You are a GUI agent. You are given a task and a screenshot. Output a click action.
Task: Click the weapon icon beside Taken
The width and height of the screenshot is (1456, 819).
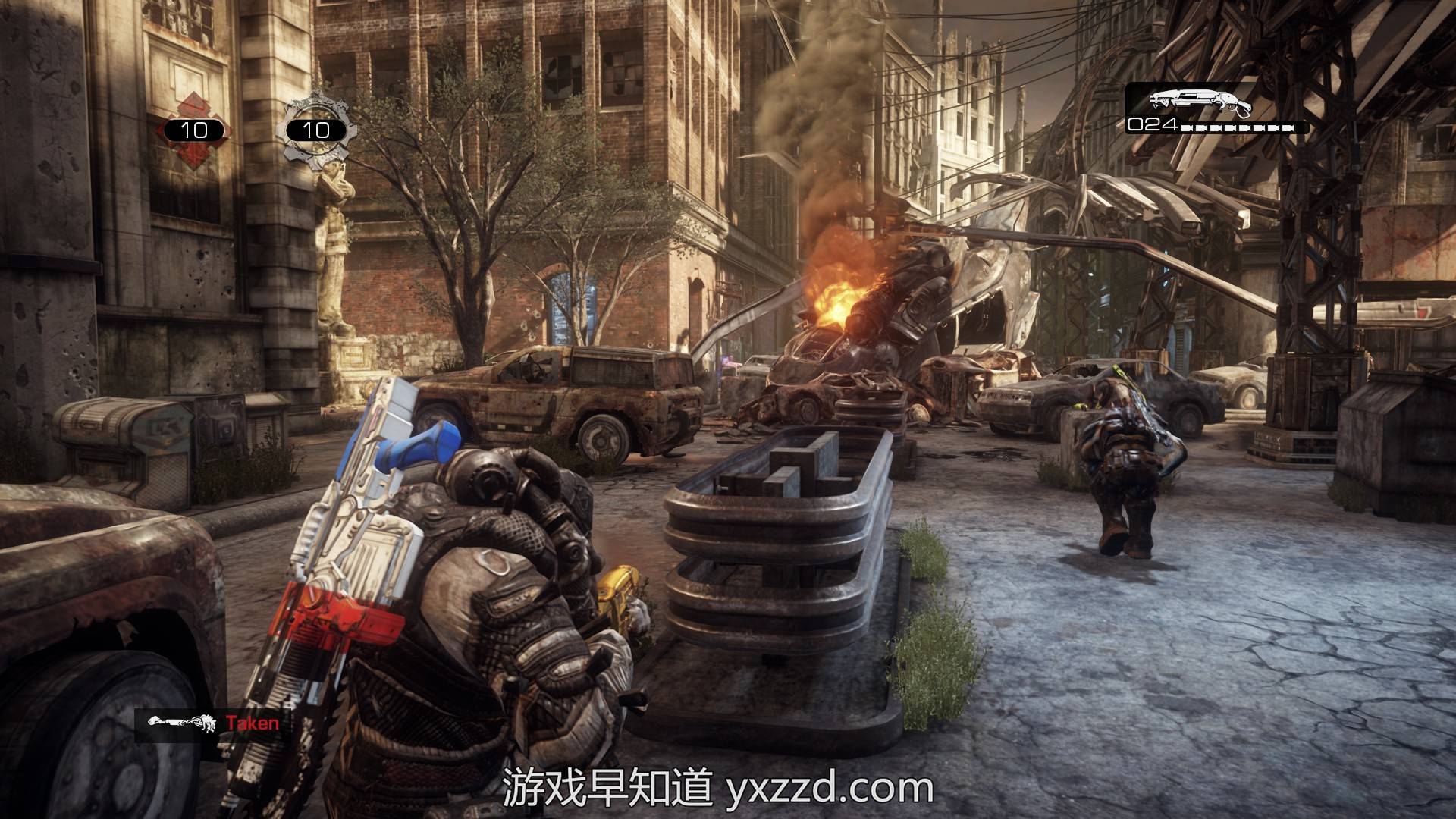(x=180, y=723)
